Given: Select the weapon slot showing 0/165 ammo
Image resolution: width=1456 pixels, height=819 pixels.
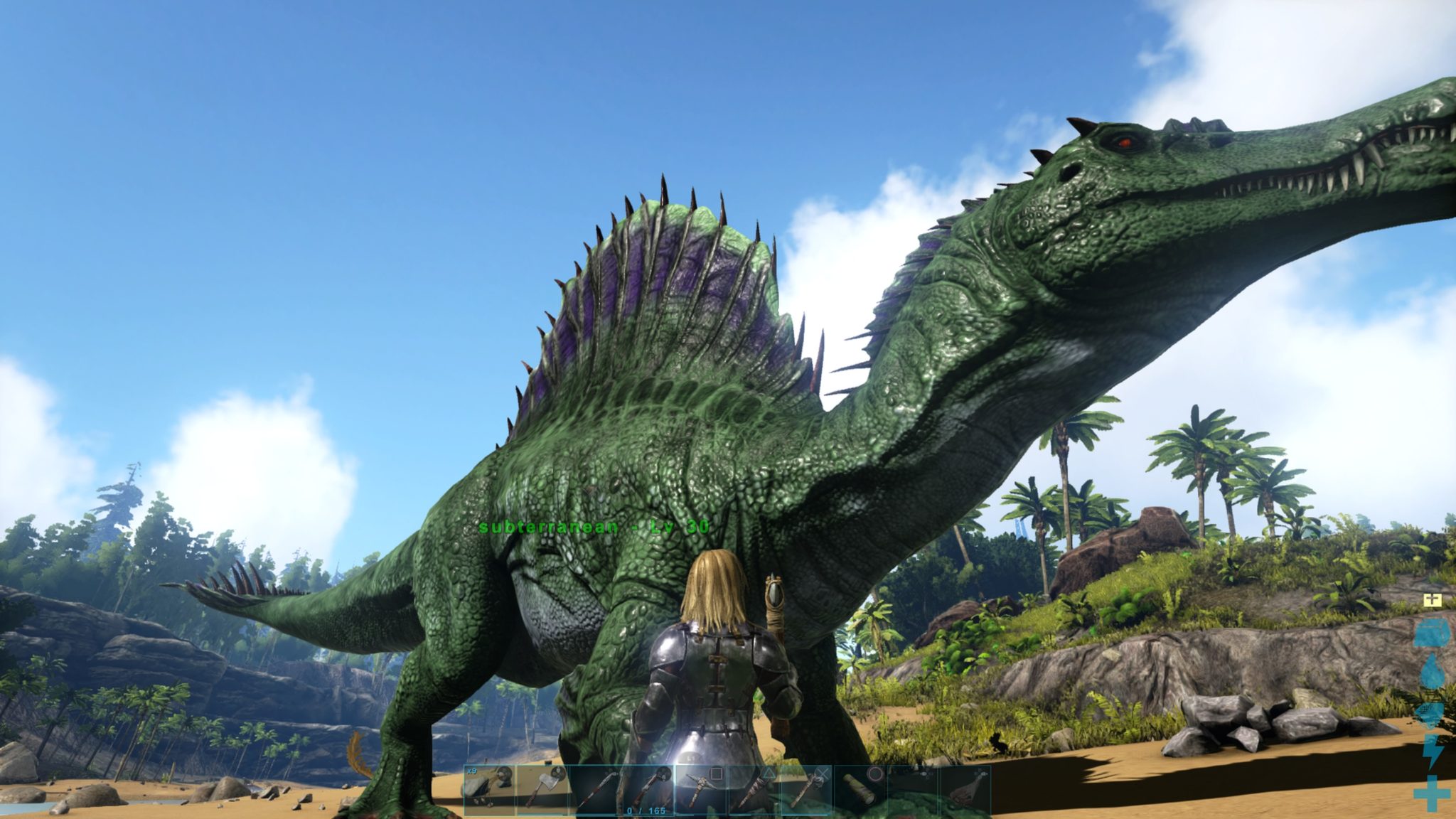Looking at the screenshot, I should point(647,789).
